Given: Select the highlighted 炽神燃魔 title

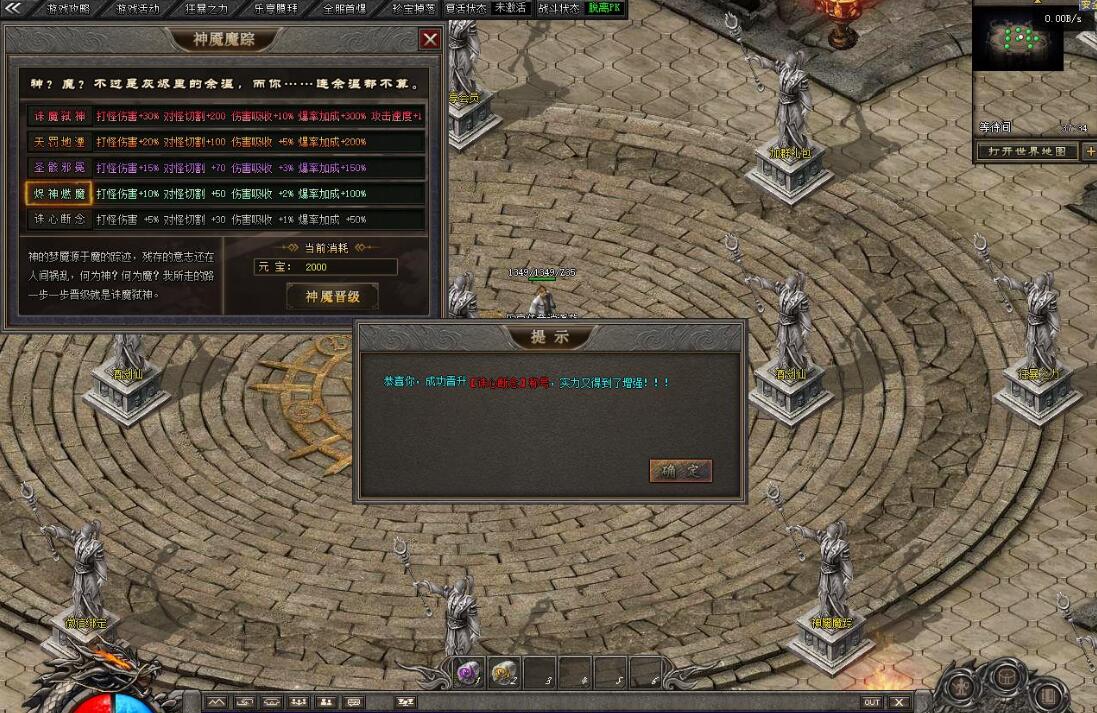Looking at the screenshot, I should (60, 194).
